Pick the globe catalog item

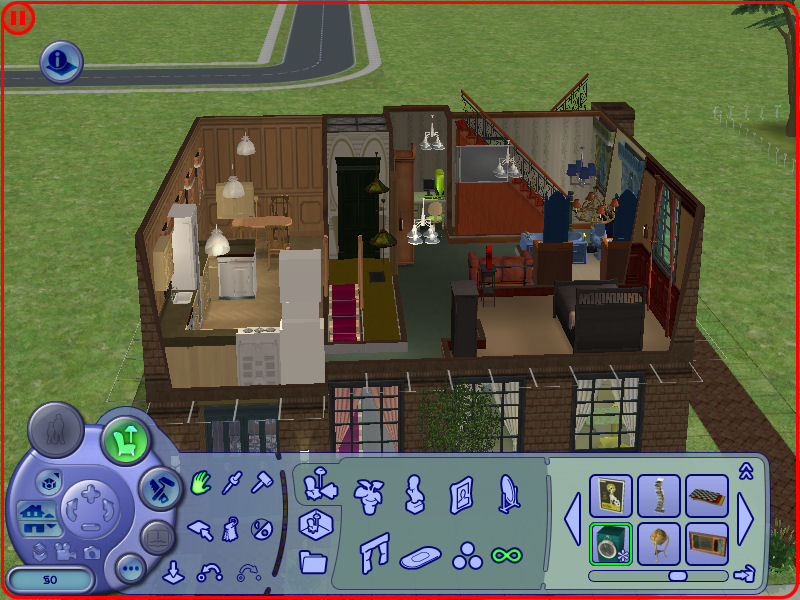pos(659,544)
